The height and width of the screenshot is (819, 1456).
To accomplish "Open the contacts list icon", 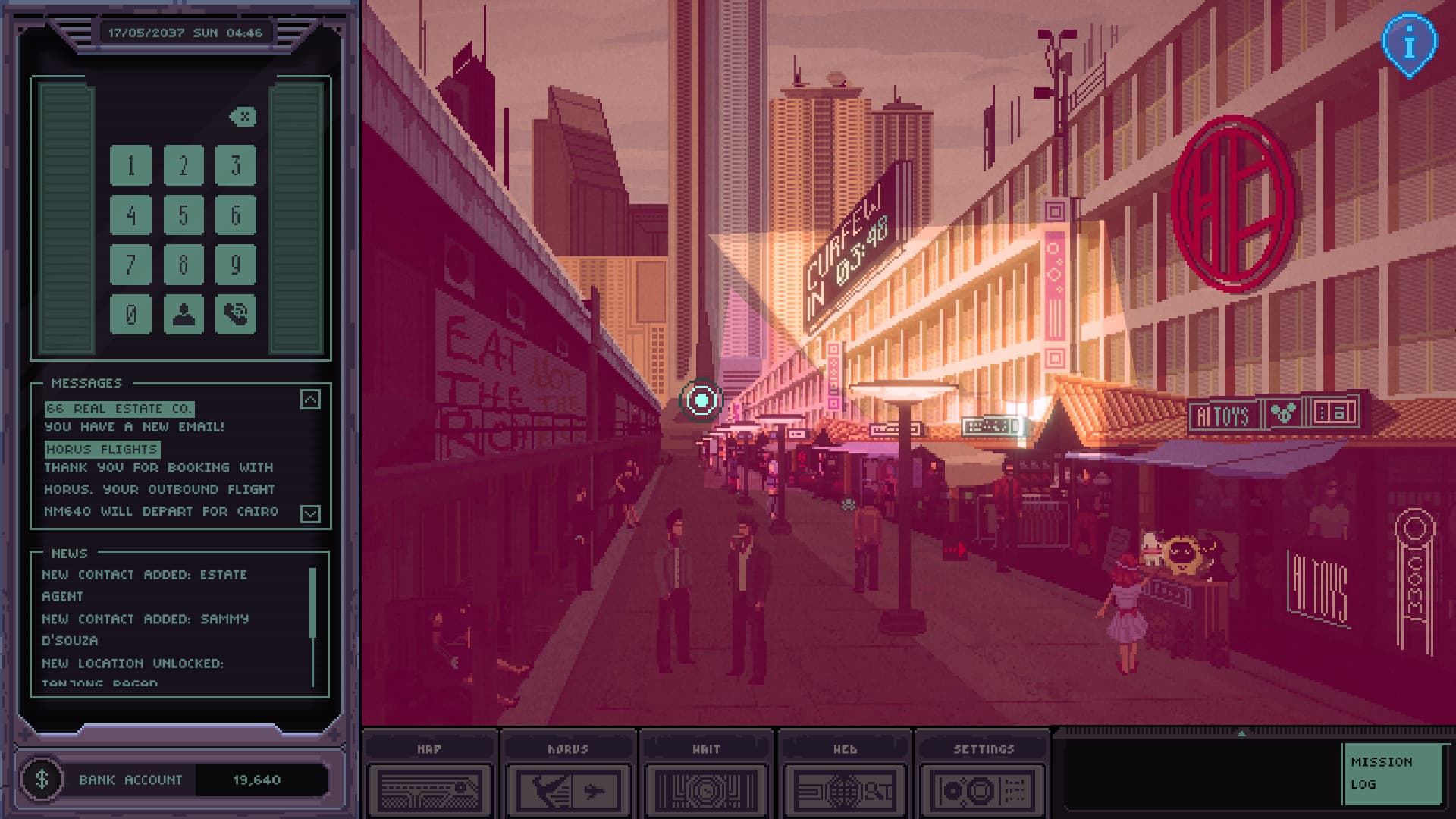I will pyautogui.click(x=184, y=314).
